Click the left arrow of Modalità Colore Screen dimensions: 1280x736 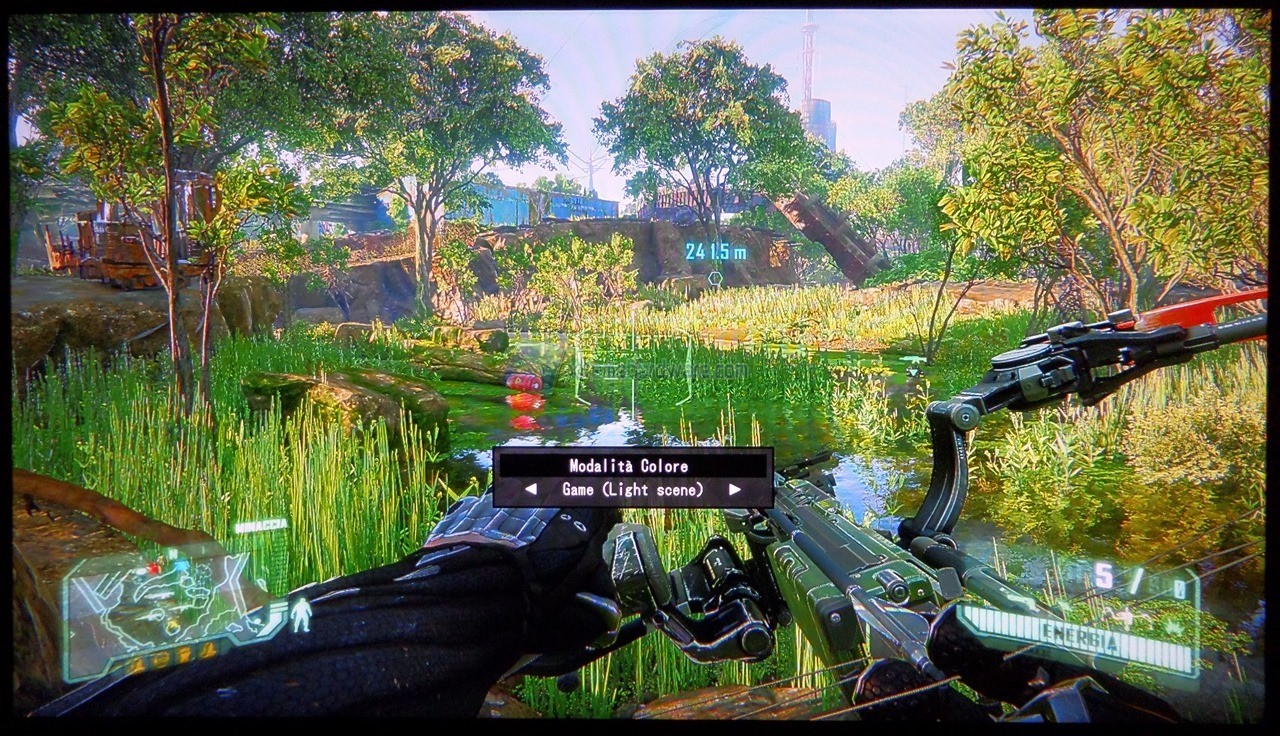531,490
